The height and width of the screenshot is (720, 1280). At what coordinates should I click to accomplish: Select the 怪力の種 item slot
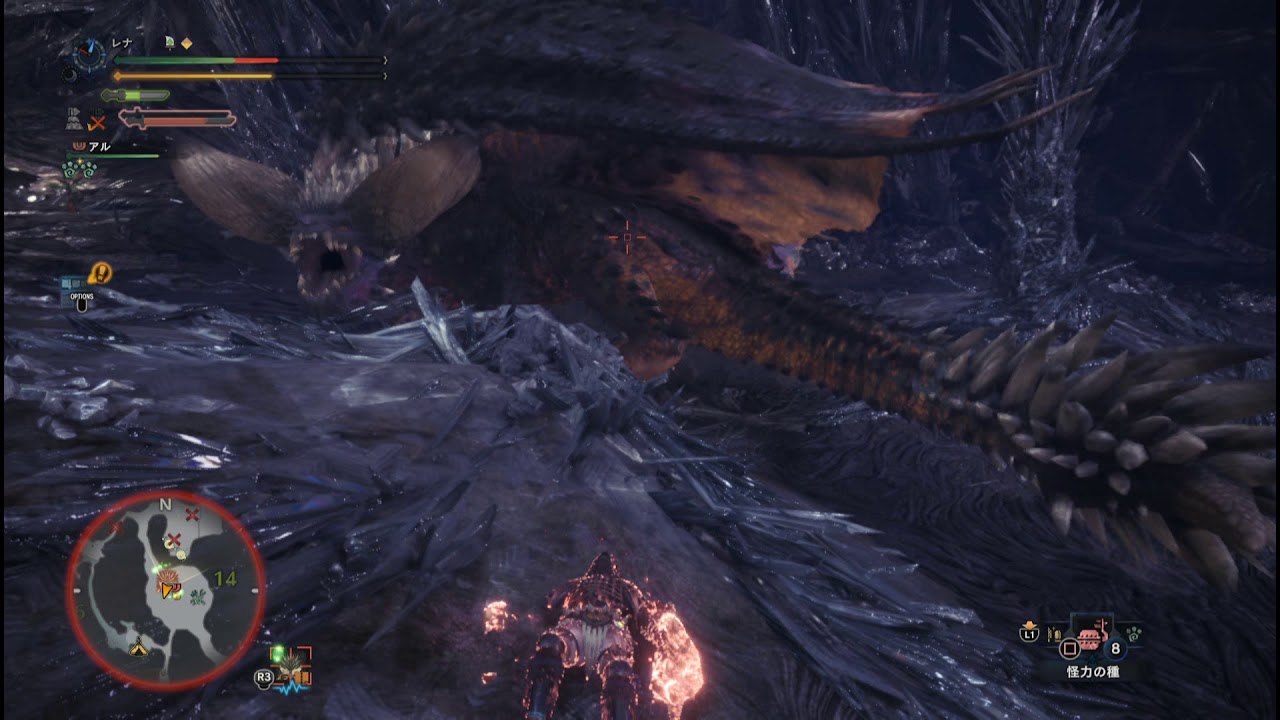[1091, 635]
